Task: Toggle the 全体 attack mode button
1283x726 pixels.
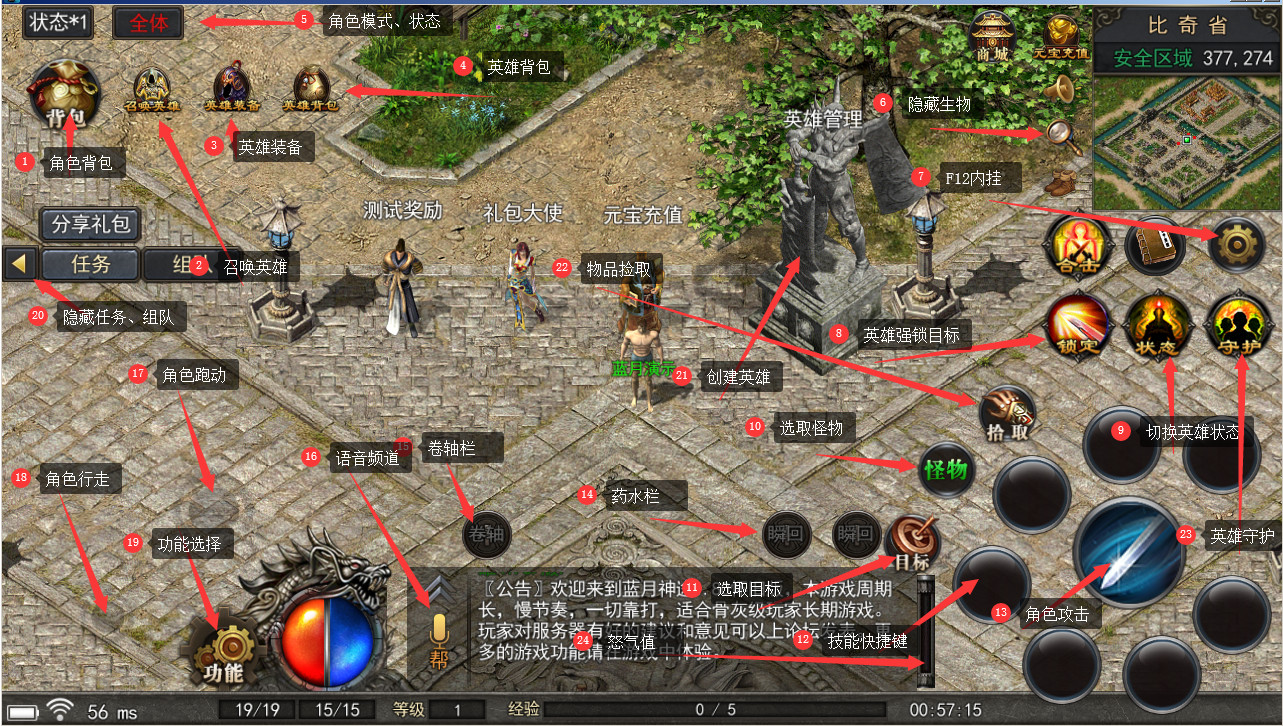Action: (148, 23)
